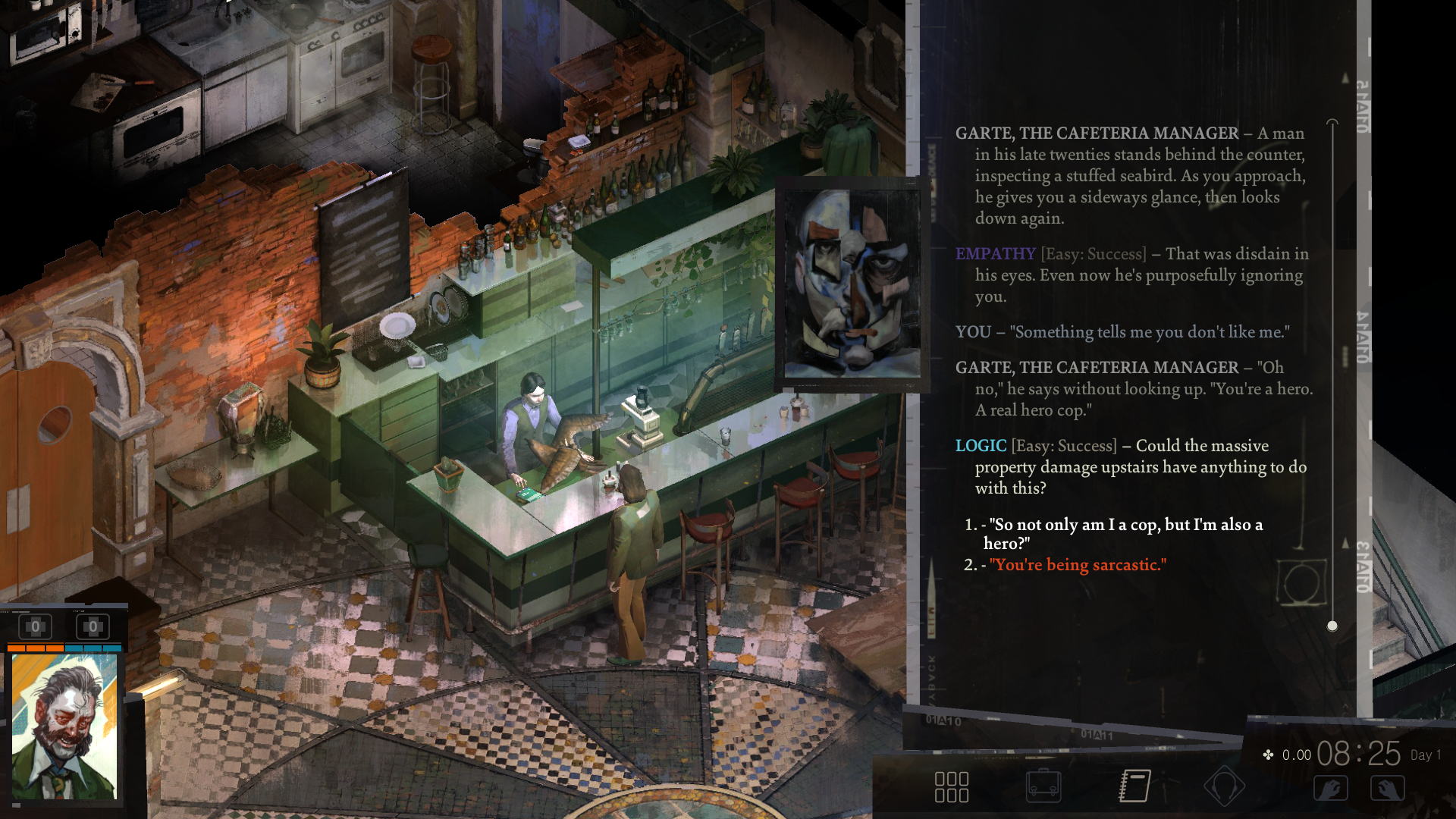Click the left-hand item slot icon
The width and height of the screenshot is (1456, 819).
1331,789
